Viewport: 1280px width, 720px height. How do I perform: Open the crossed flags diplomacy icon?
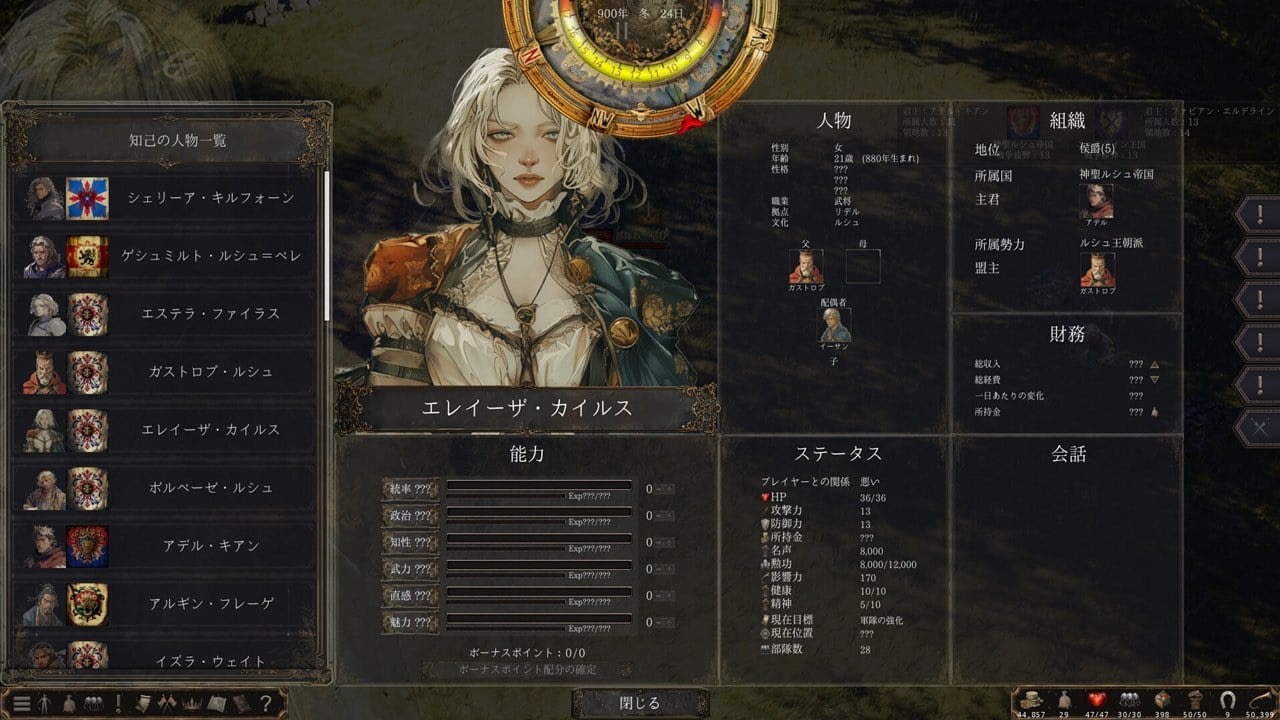point(167,703)
